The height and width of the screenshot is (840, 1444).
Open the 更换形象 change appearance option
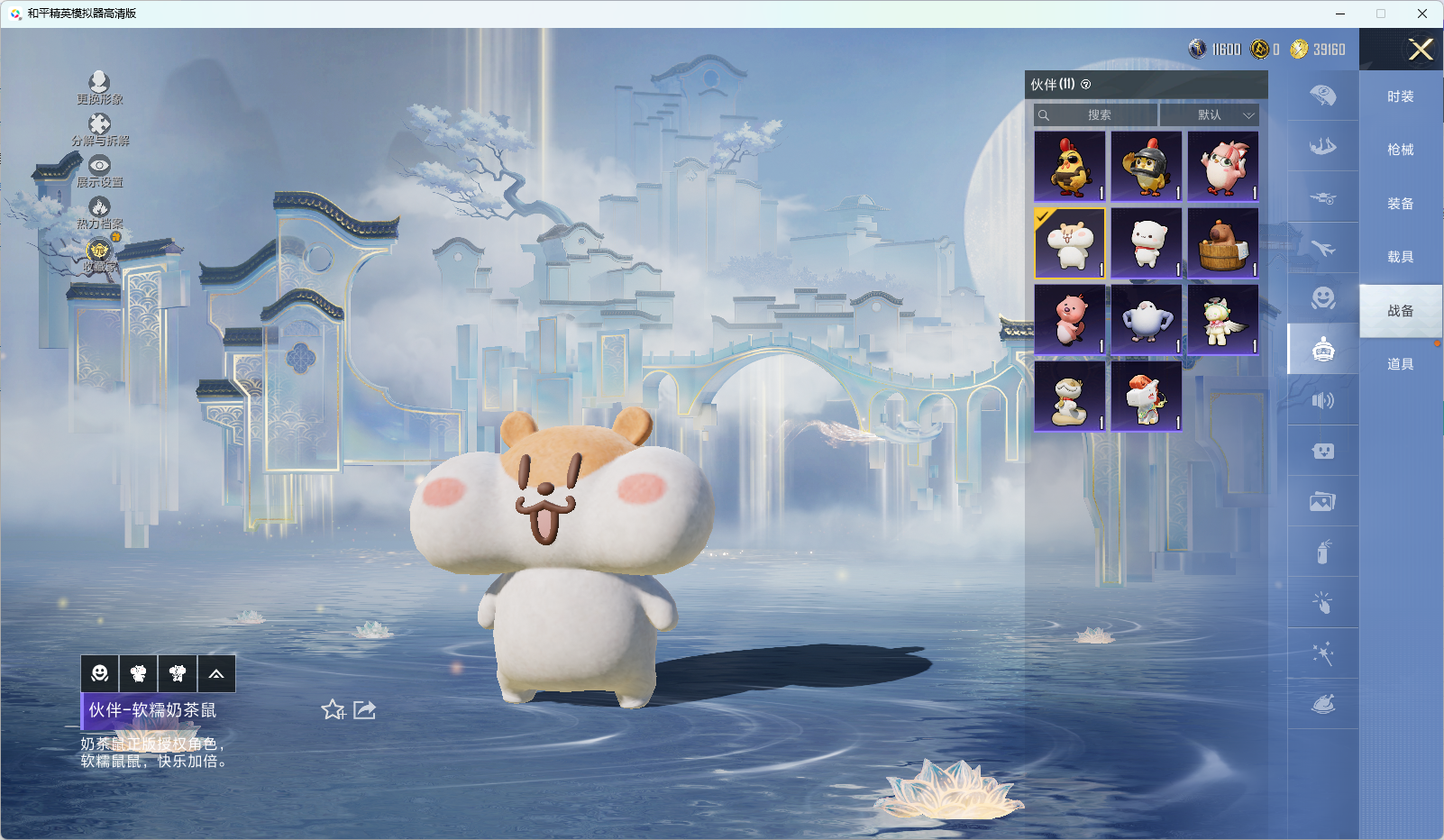99,85
